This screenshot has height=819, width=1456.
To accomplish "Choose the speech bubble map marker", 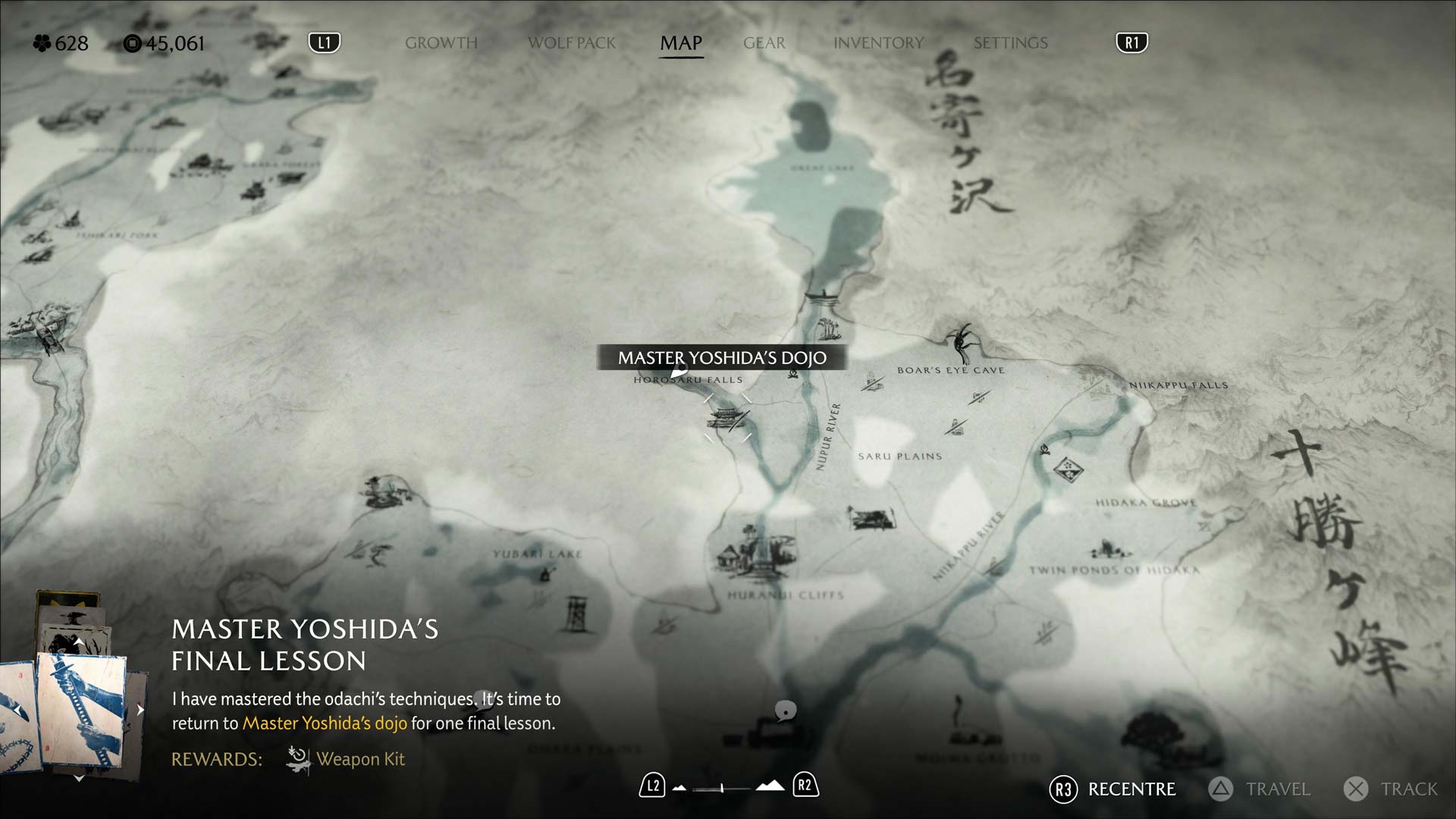I will 786,711.
